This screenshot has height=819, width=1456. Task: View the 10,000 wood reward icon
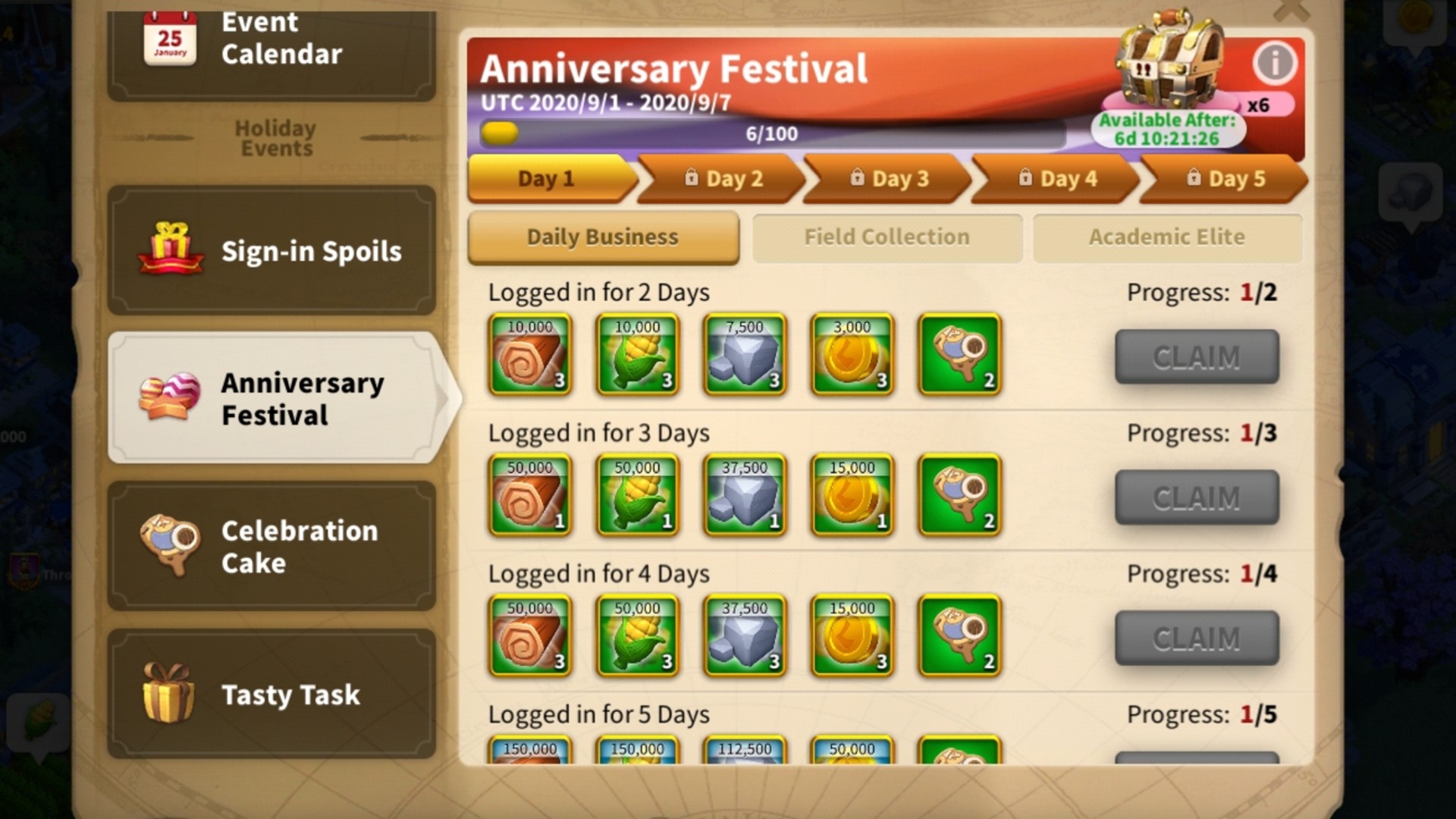(529, 355)
